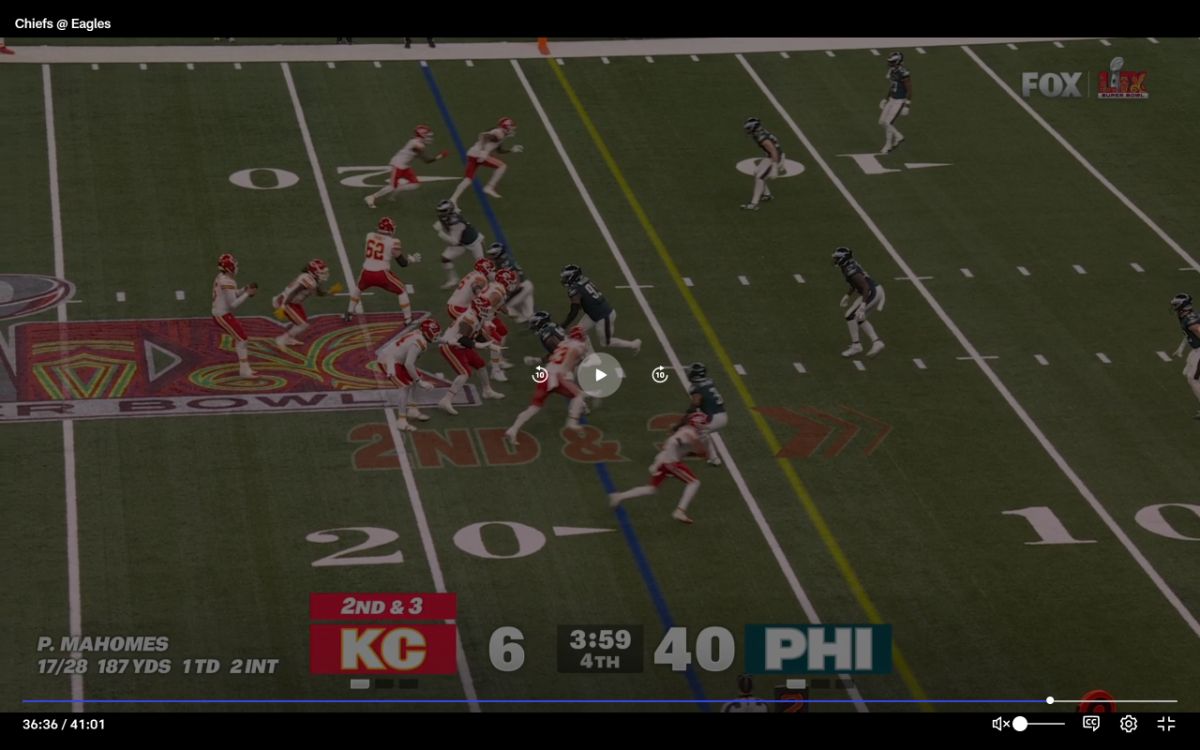Skip forward 10 seconds
This screenshot has width=1200, height=750.
point(660,375)
